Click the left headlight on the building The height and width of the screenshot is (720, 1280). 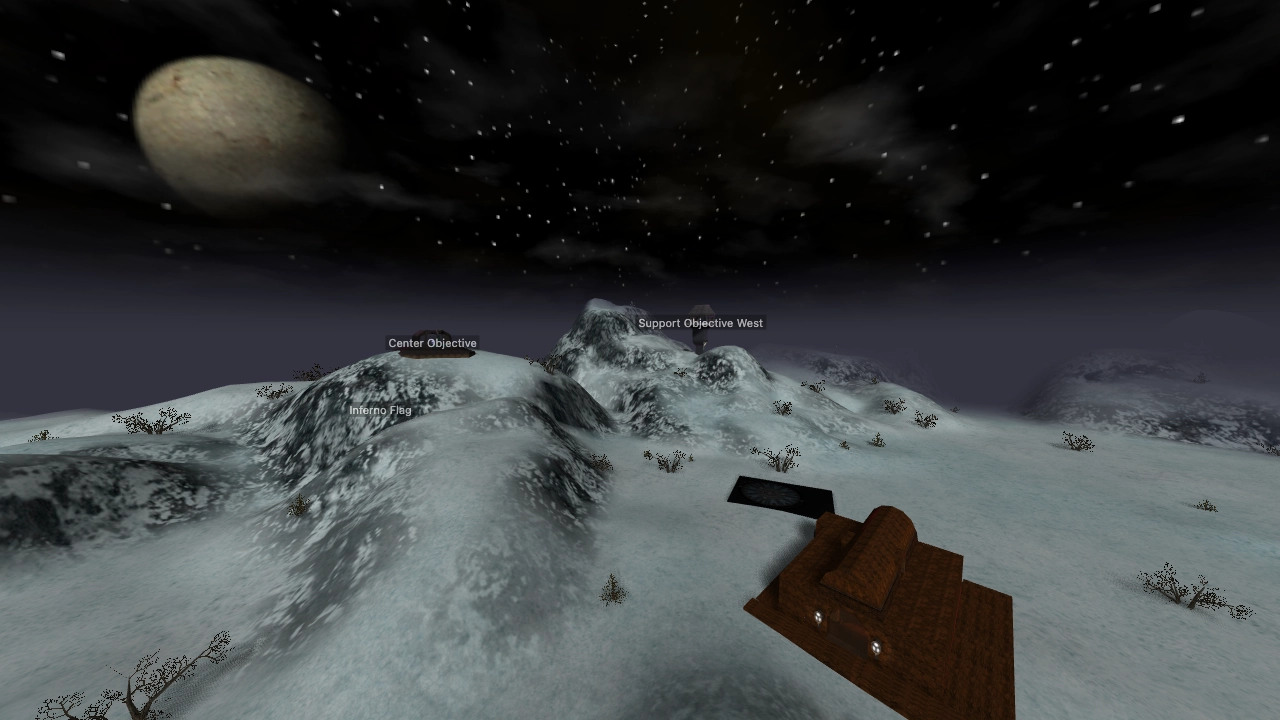[x=818, y=616]
